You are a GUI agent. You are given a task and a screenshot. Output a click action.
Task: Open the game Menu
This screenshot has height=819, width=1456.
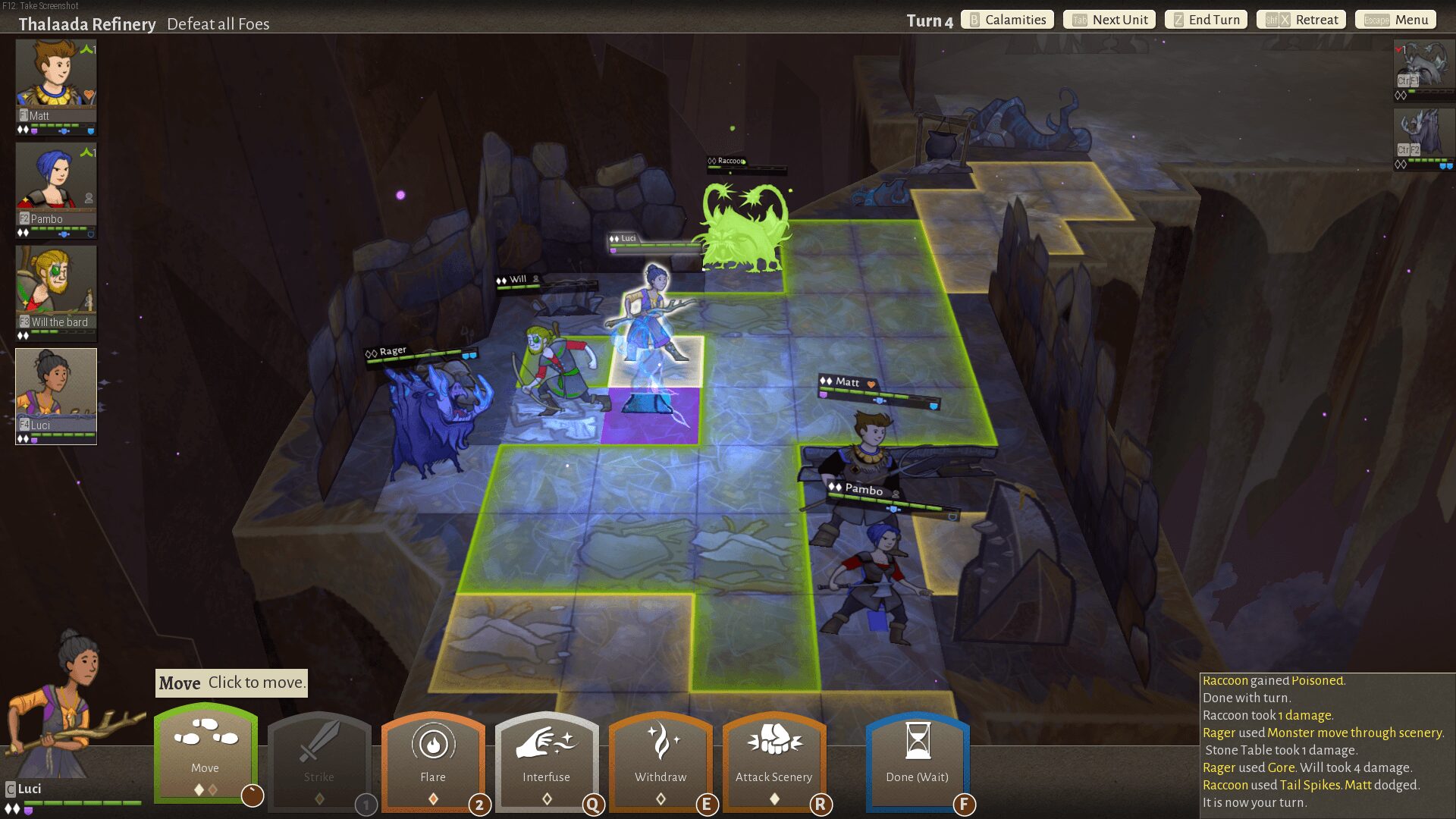tap(1396, 20)
